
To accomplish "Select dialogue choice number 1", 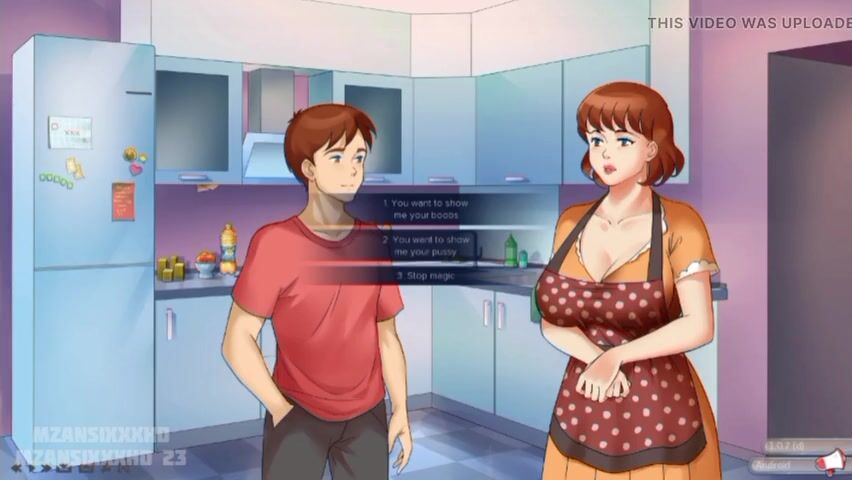I will (x=426, y=208).
